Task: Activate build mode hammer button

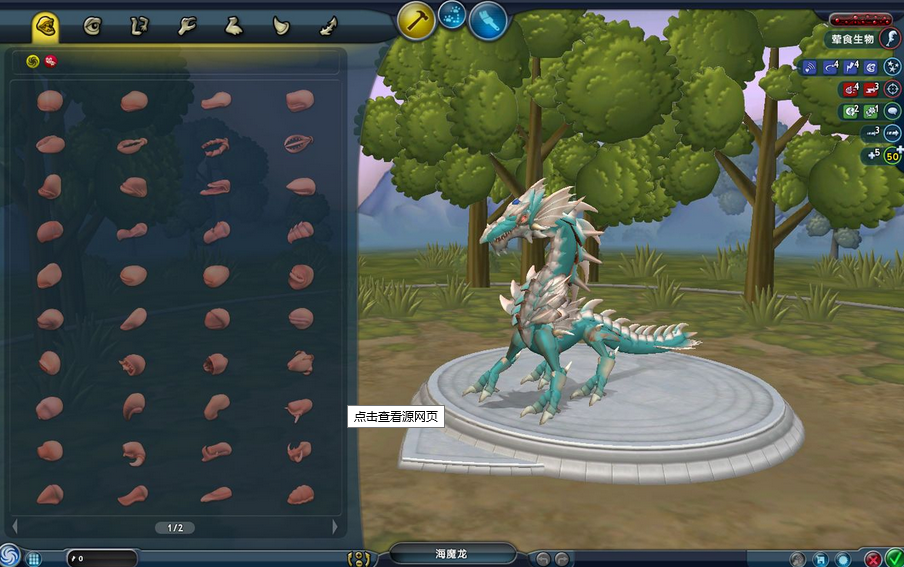Action: coord(417,20)
